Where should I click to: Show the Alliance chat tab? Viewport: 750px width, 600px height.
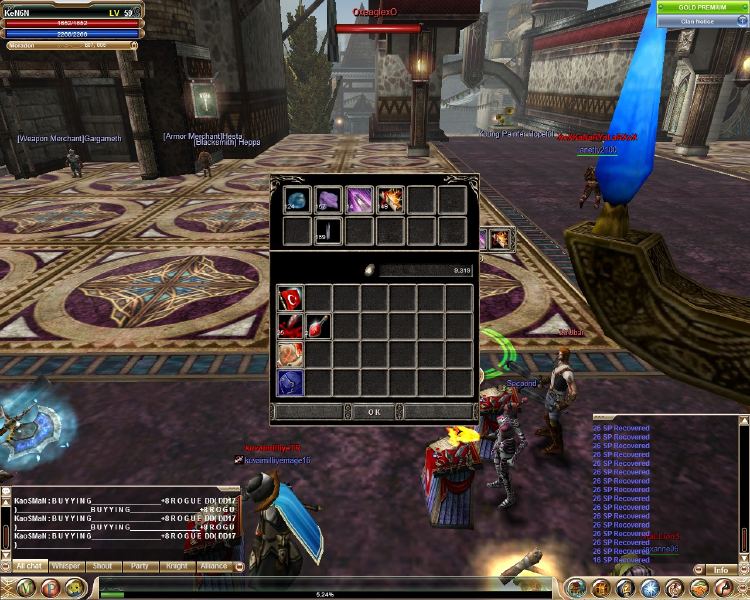(213, 566)
